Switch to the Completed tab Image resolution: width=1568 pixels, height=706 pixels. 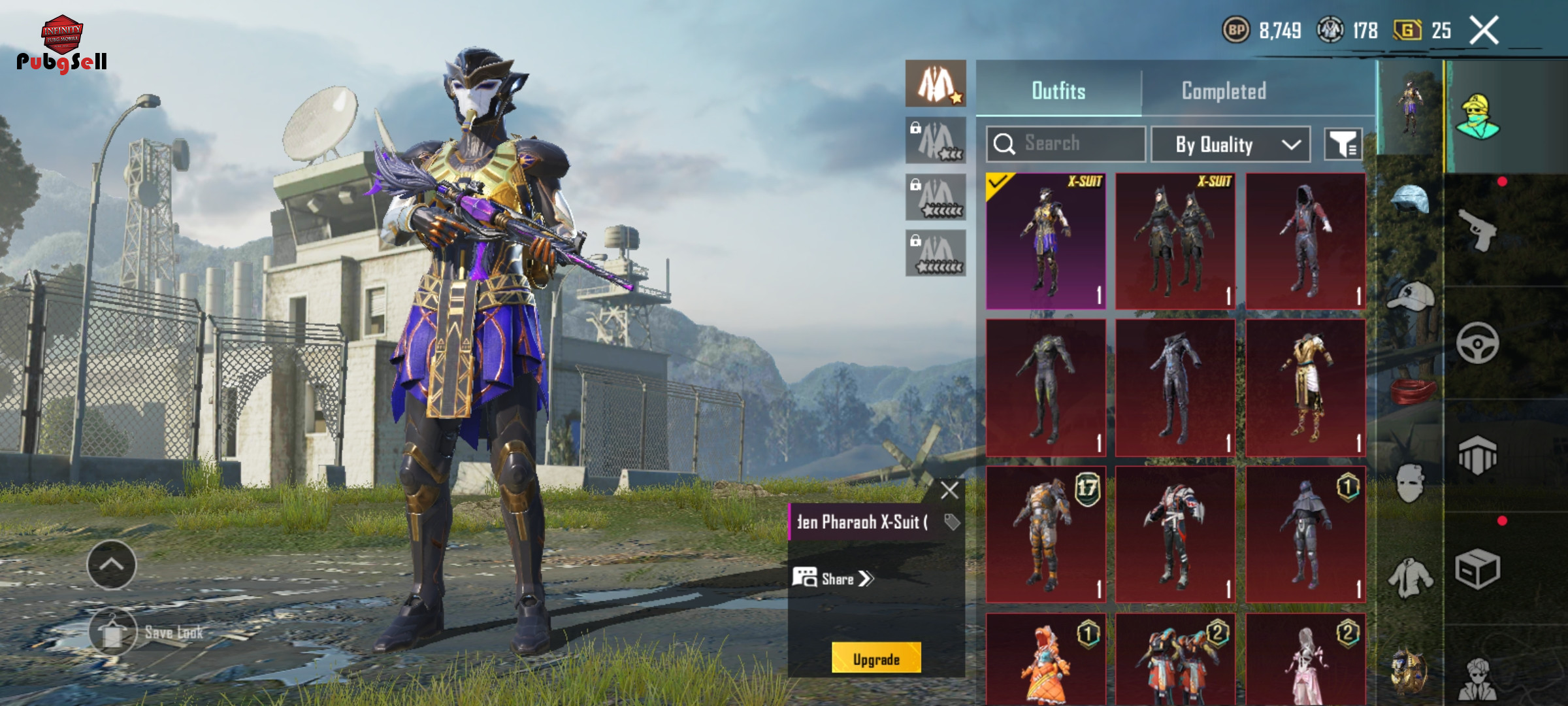click(1223, 91)
